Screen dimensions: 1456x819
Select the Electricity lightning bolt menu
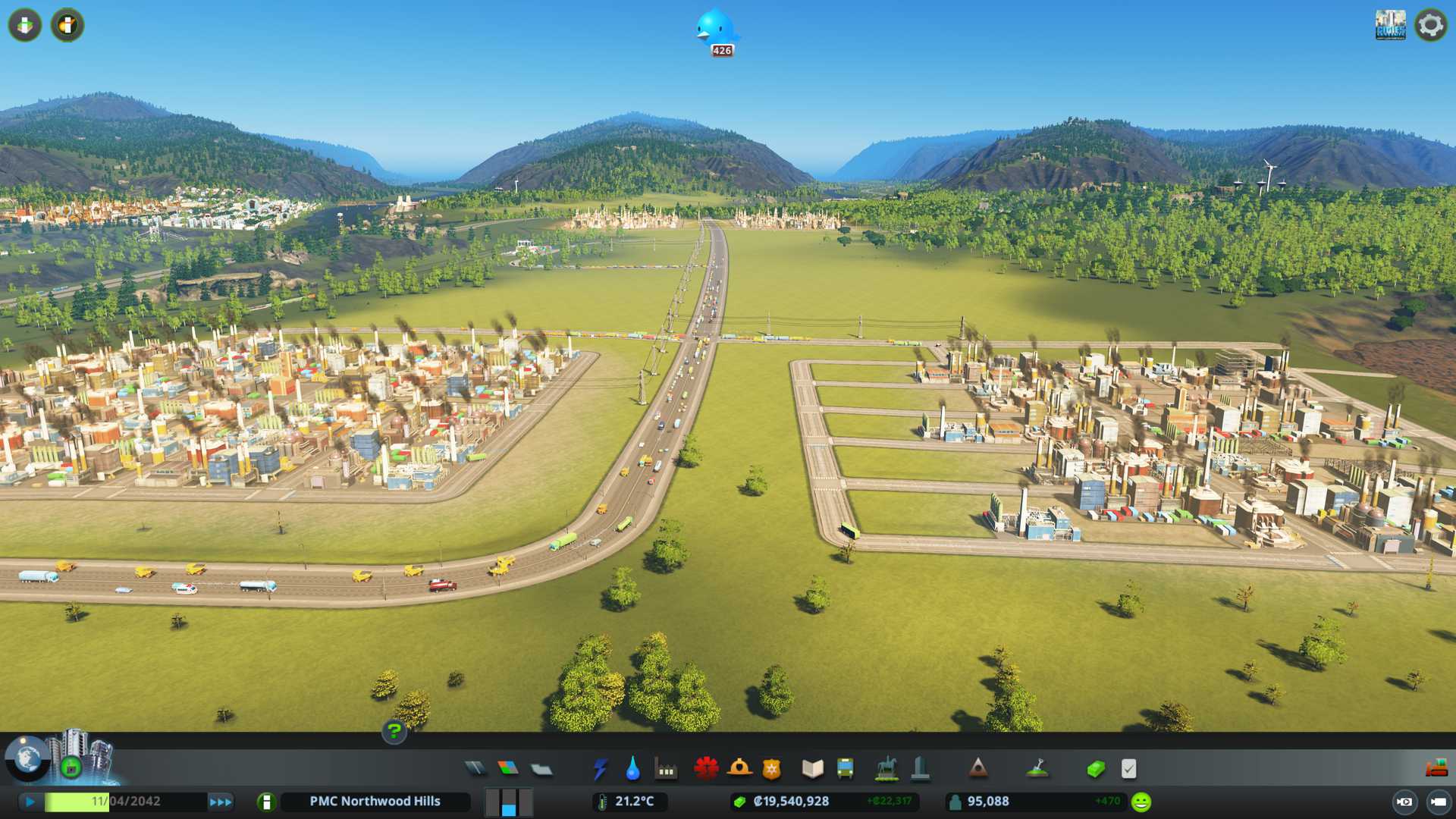coord(601,769)
